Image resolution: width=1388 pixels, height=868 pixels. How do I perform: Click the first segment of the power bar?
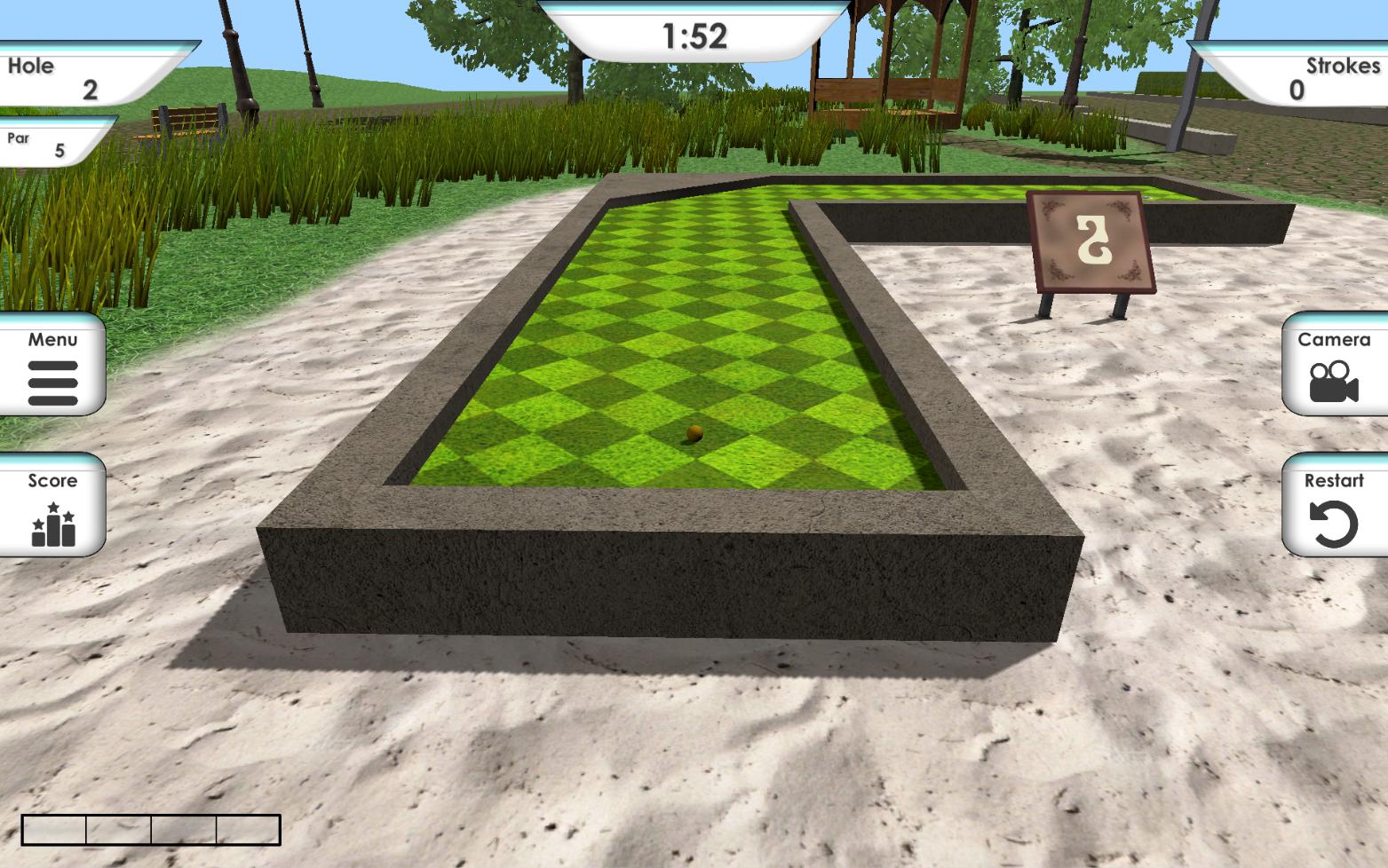pyautogui.click(x=53, y=829)
